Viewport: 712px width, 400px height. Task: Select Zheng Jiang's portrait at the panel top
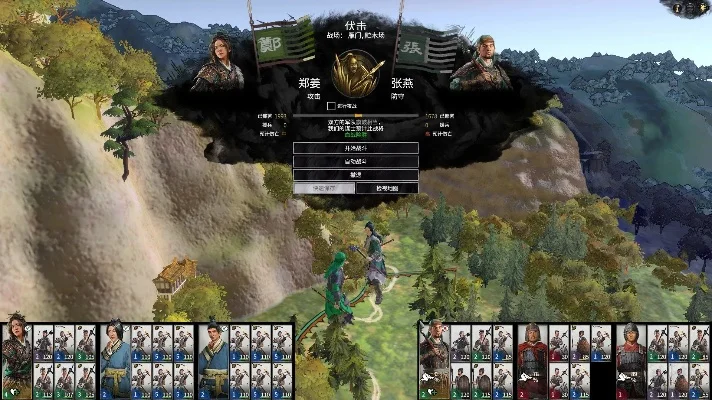pos(218,63)
